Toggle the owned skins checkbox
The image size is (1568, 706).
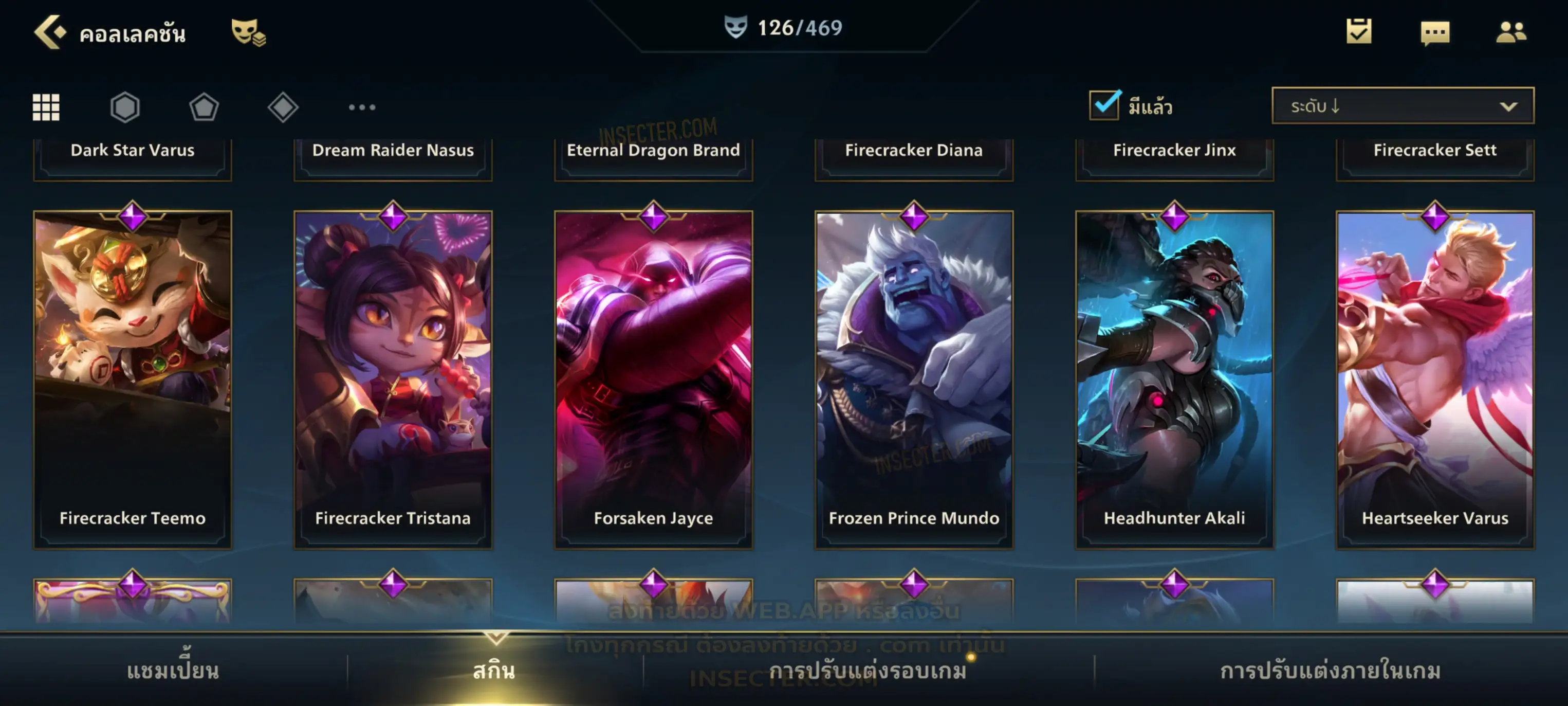tap(1104, 105)
